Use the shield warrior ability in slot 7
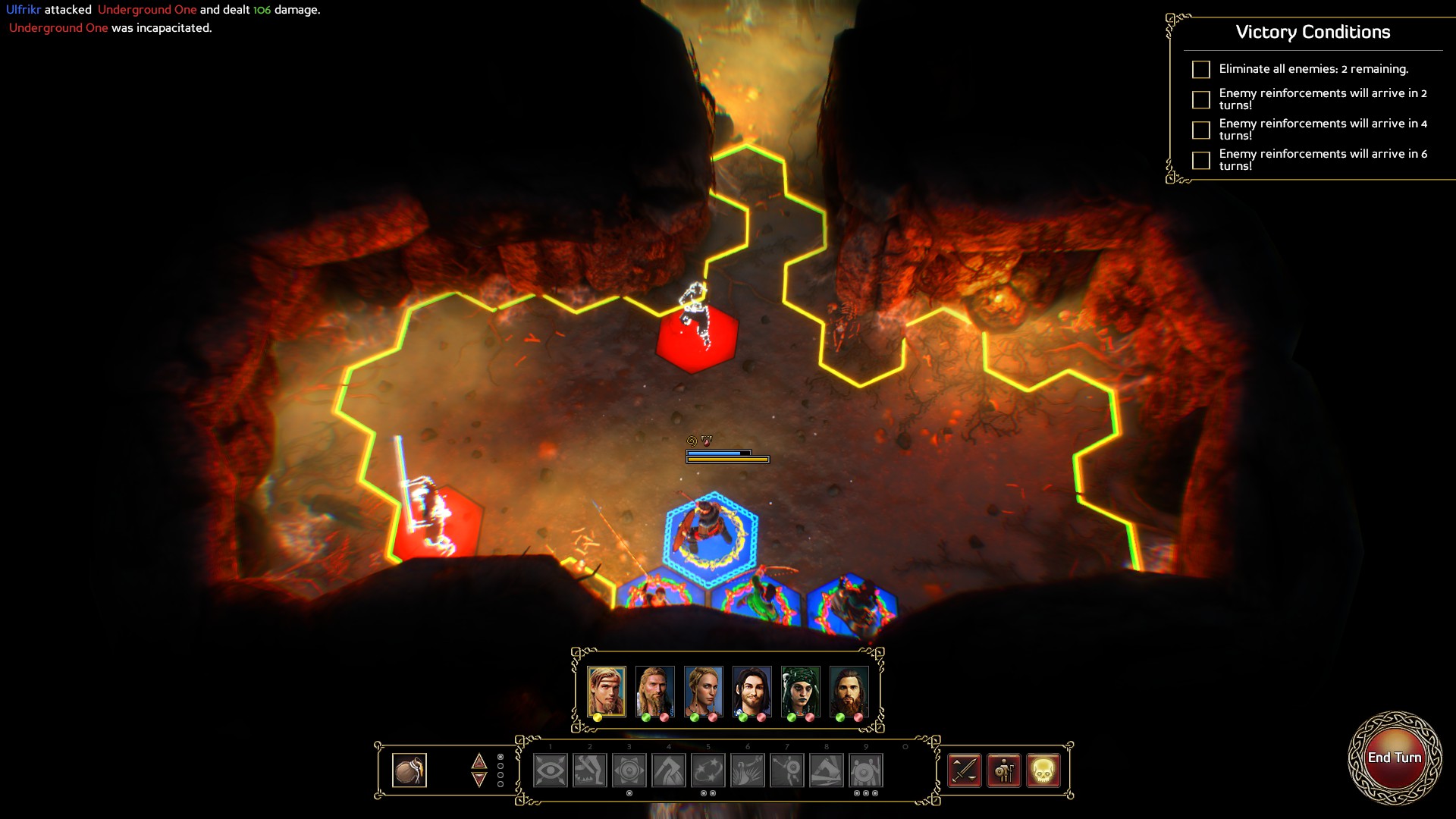The height and width of the screenshot is (819, 1456). click(787, 770)
